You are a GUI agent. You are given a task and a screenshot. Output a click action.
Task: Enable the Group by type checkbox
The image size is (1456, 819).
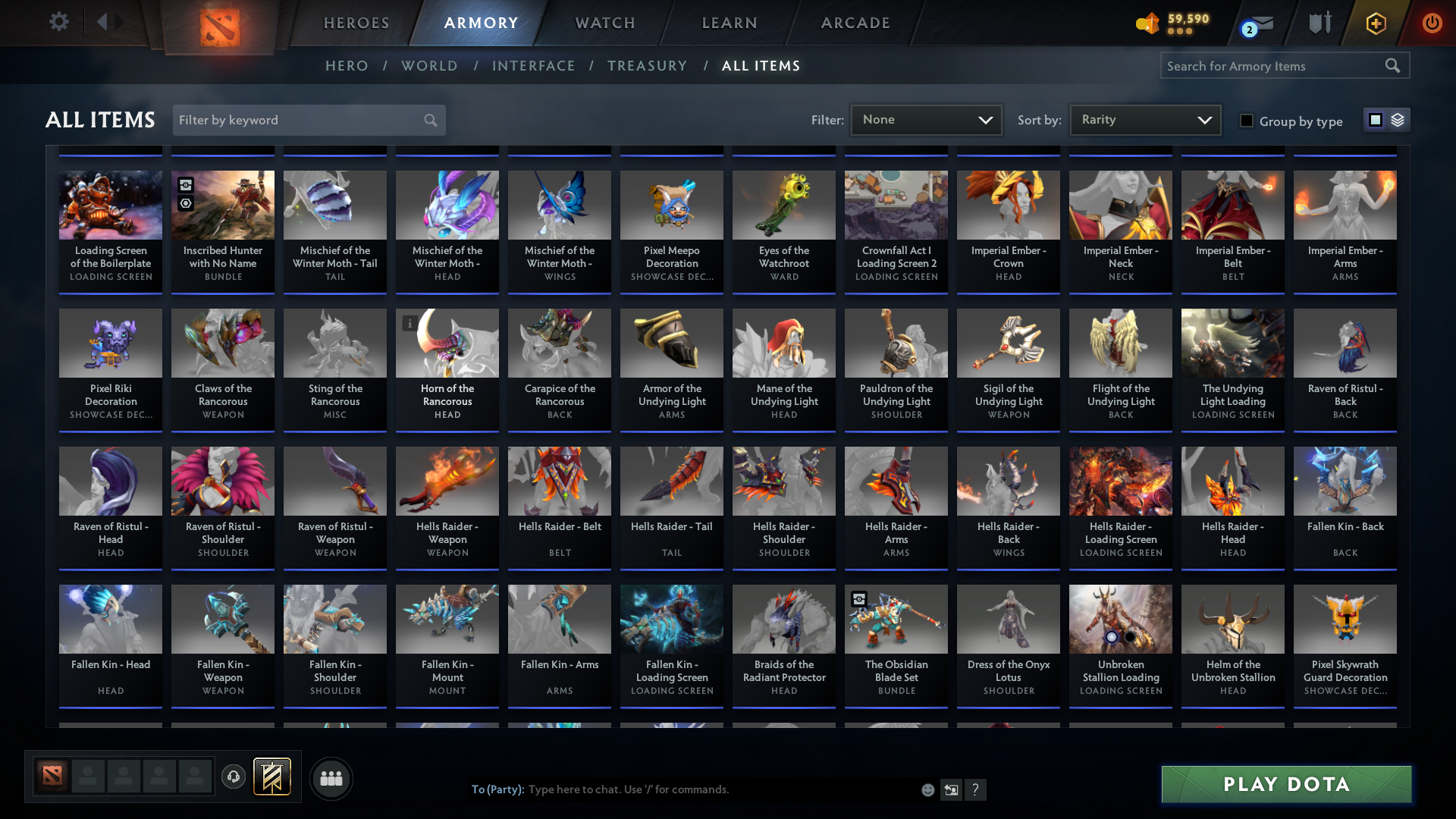[1246, 120]
